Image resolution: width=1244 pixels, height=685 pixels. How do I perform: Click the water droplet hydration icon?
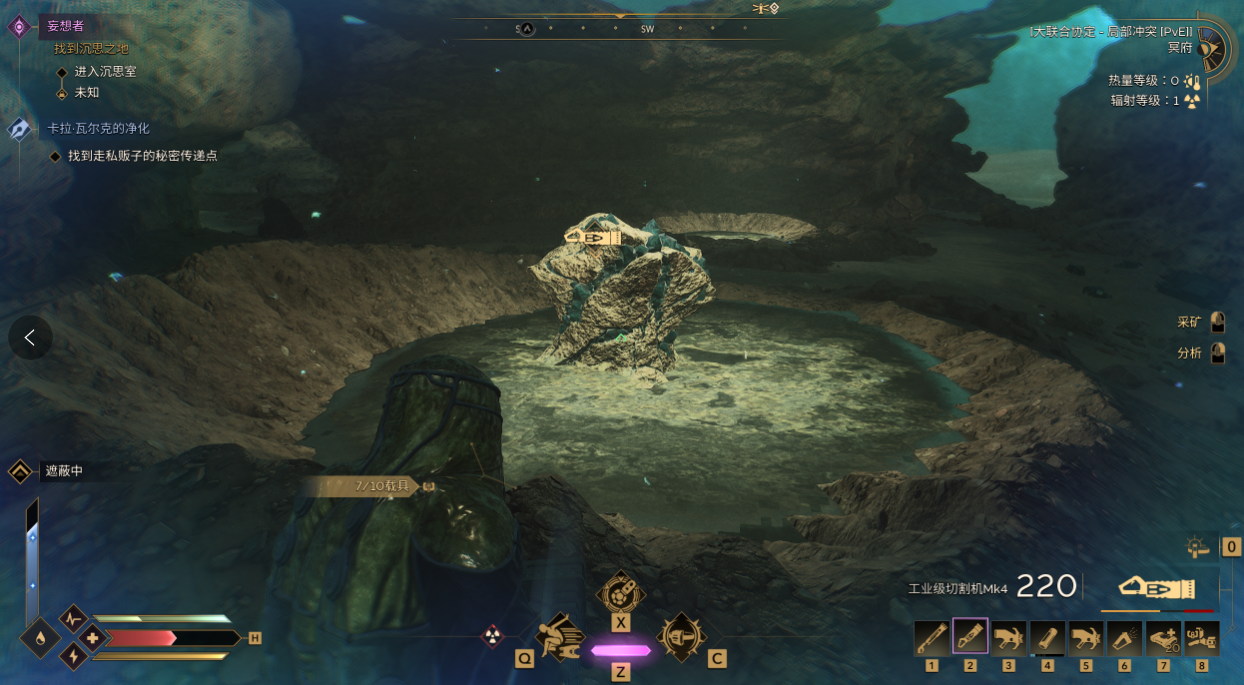tap(40, 638)
